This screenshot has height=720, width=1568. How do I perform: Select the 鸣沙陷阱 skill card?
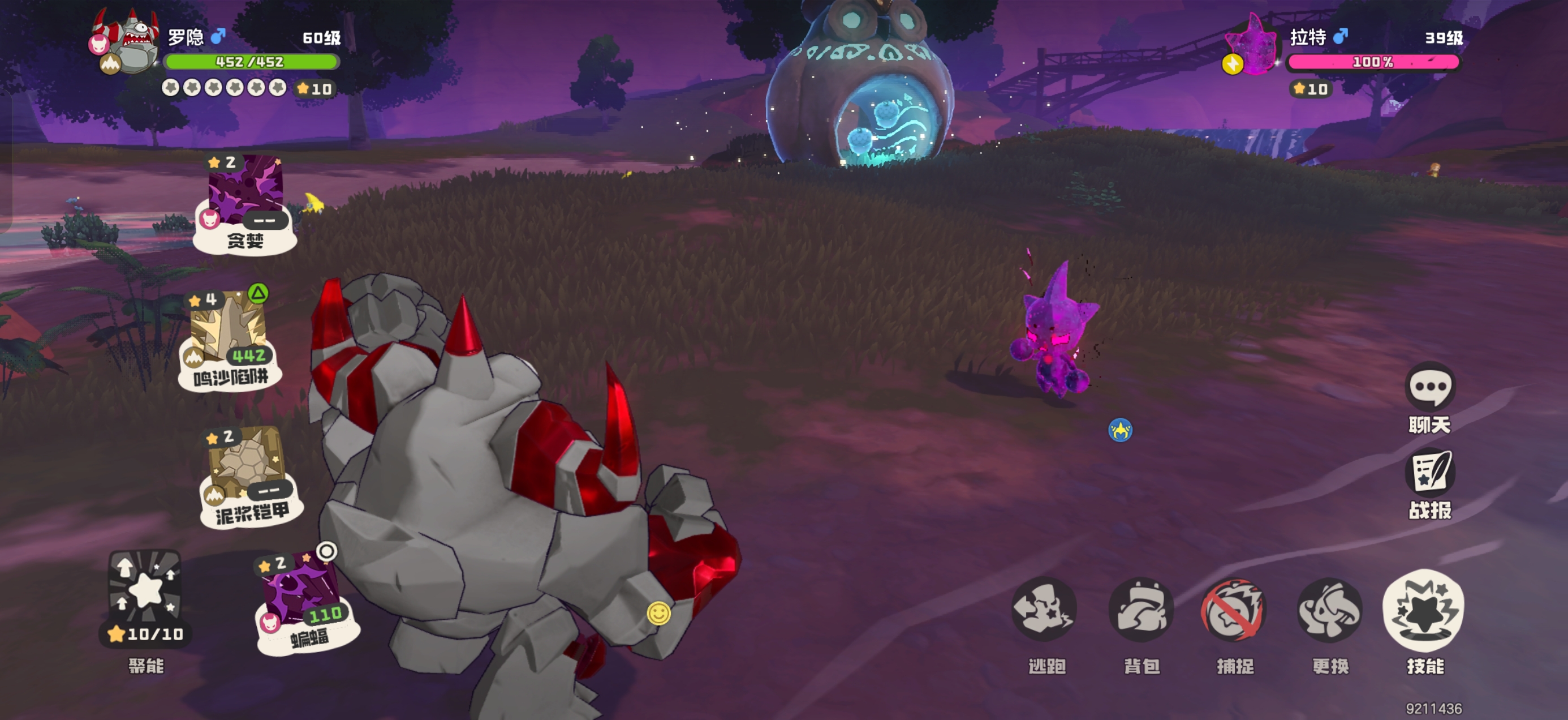[230, 338]
